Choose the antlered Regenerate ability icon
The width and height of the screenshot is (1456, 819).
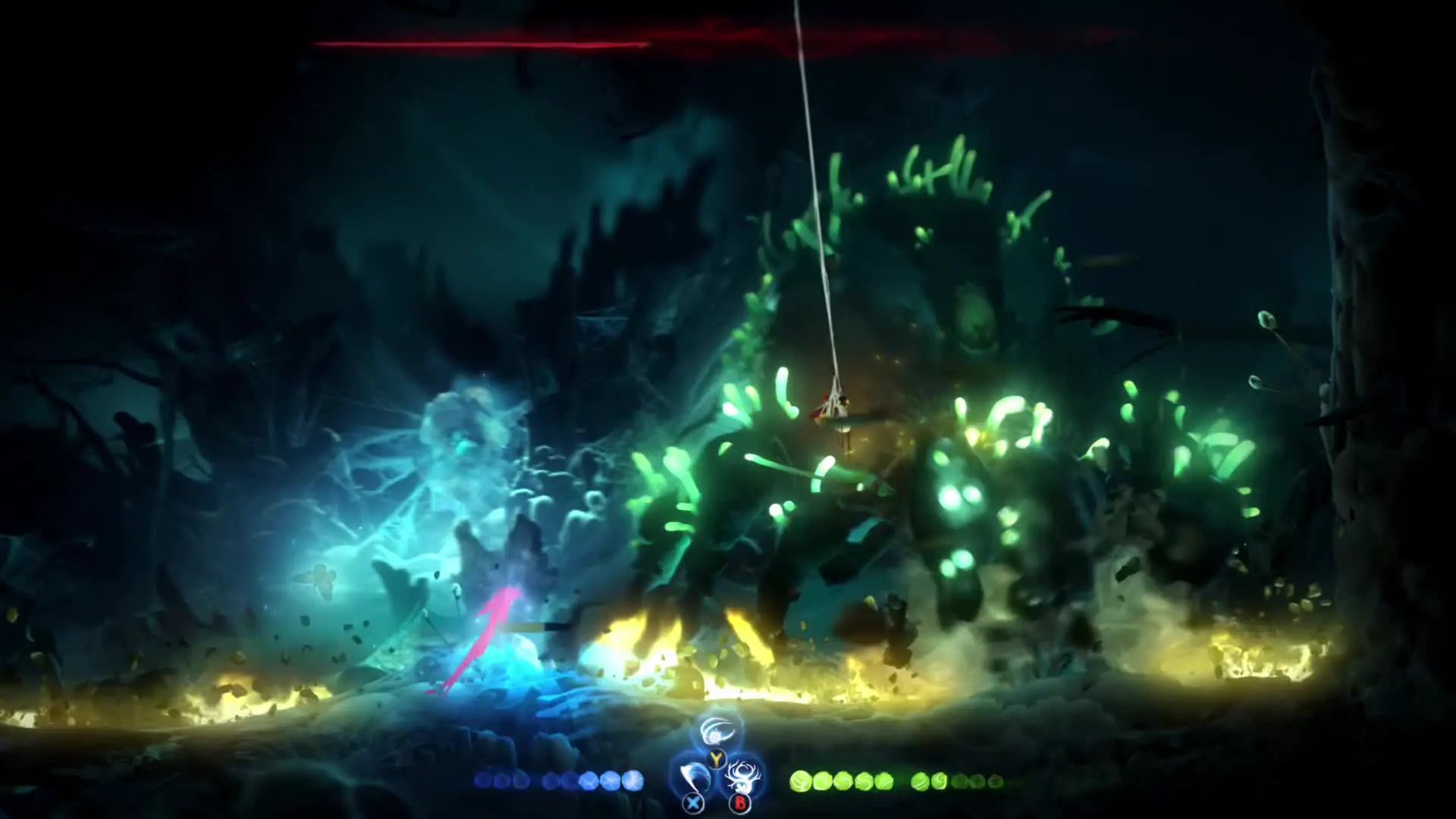[739, 776]
